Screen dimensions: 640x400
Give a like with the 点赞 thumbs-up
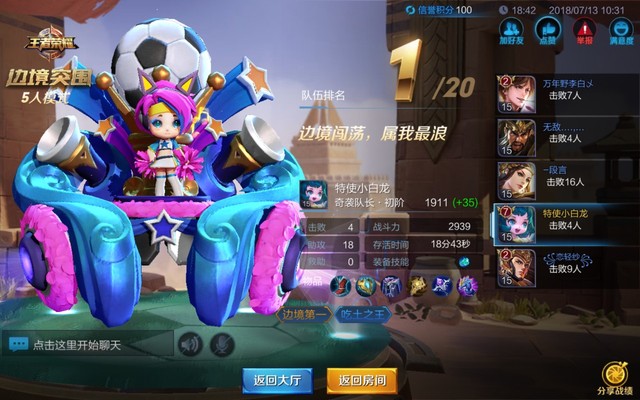(547, 32)
